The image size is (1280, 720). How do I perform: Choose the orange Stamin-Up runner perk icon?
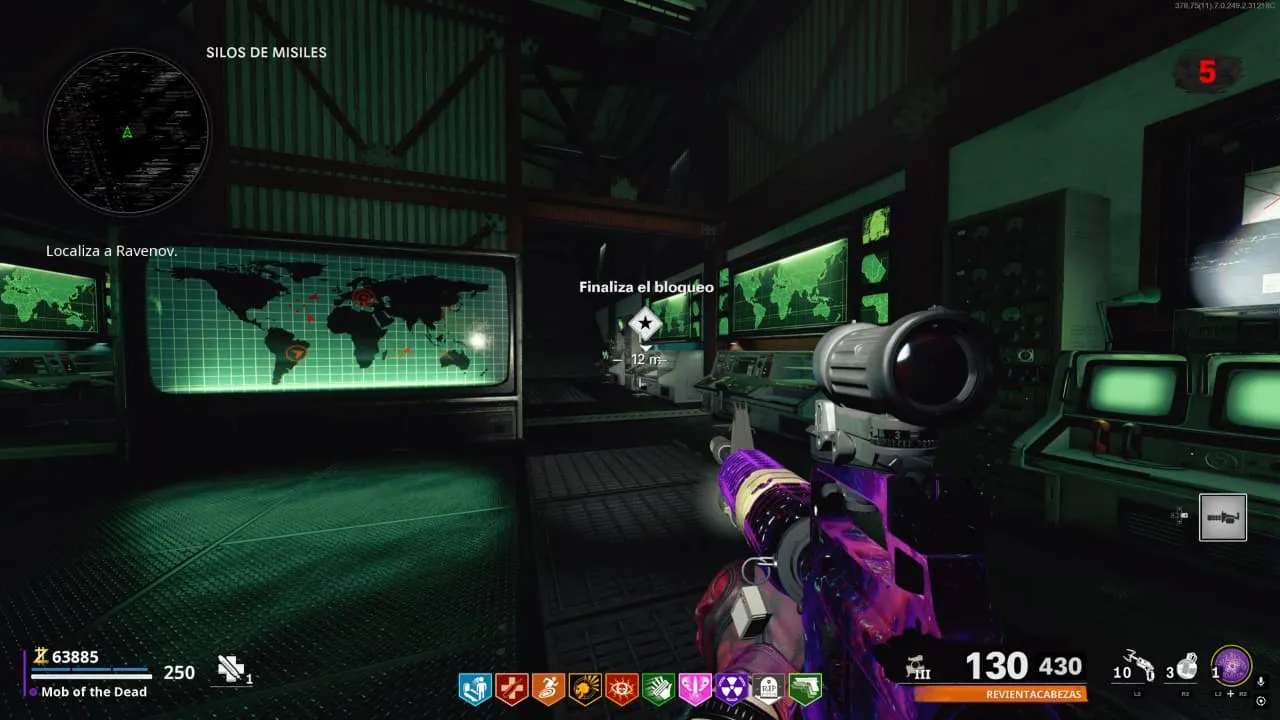coord(548,688)
